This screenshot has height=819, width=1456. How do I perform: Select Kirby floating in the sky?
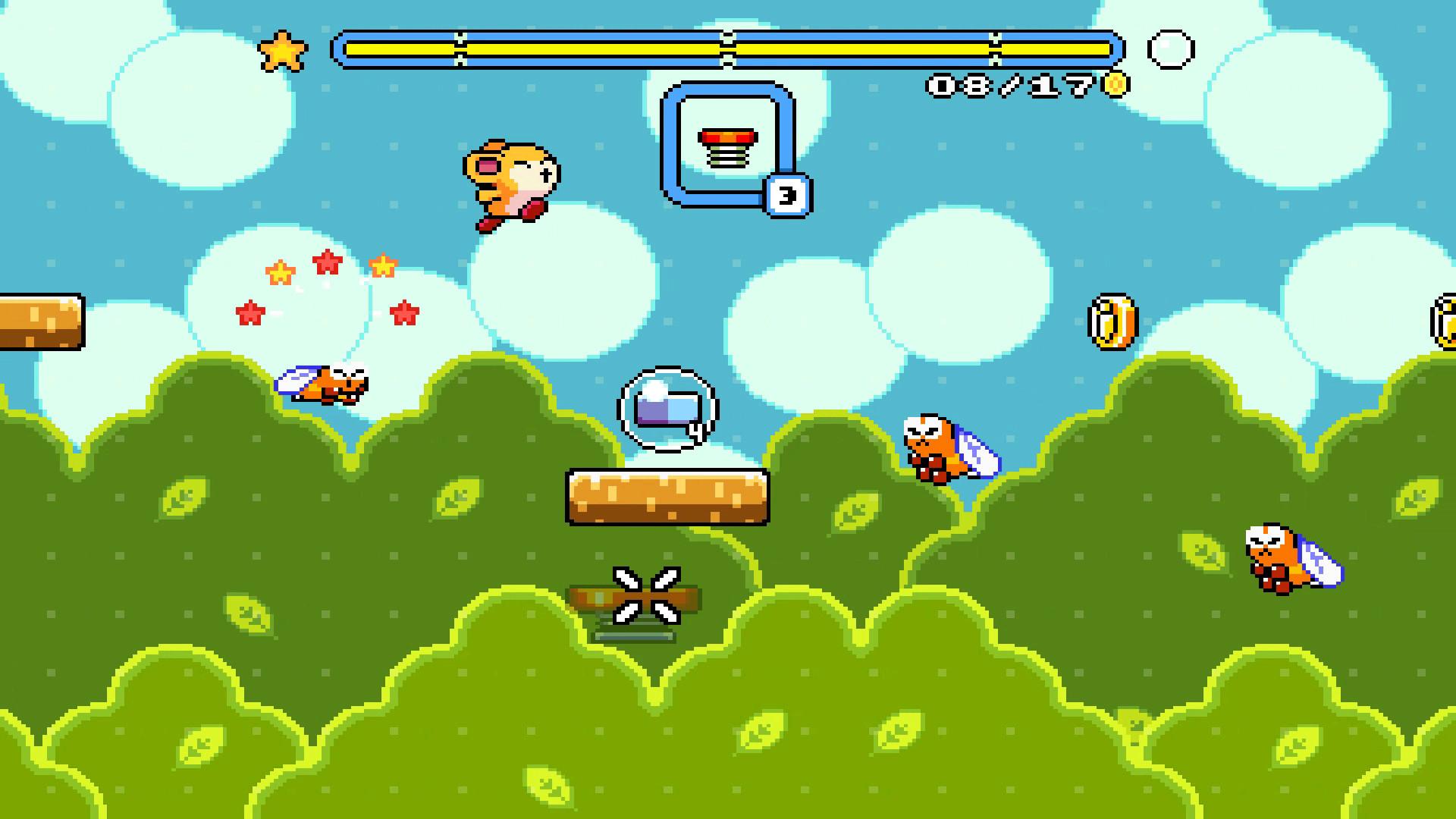(512, 182)
